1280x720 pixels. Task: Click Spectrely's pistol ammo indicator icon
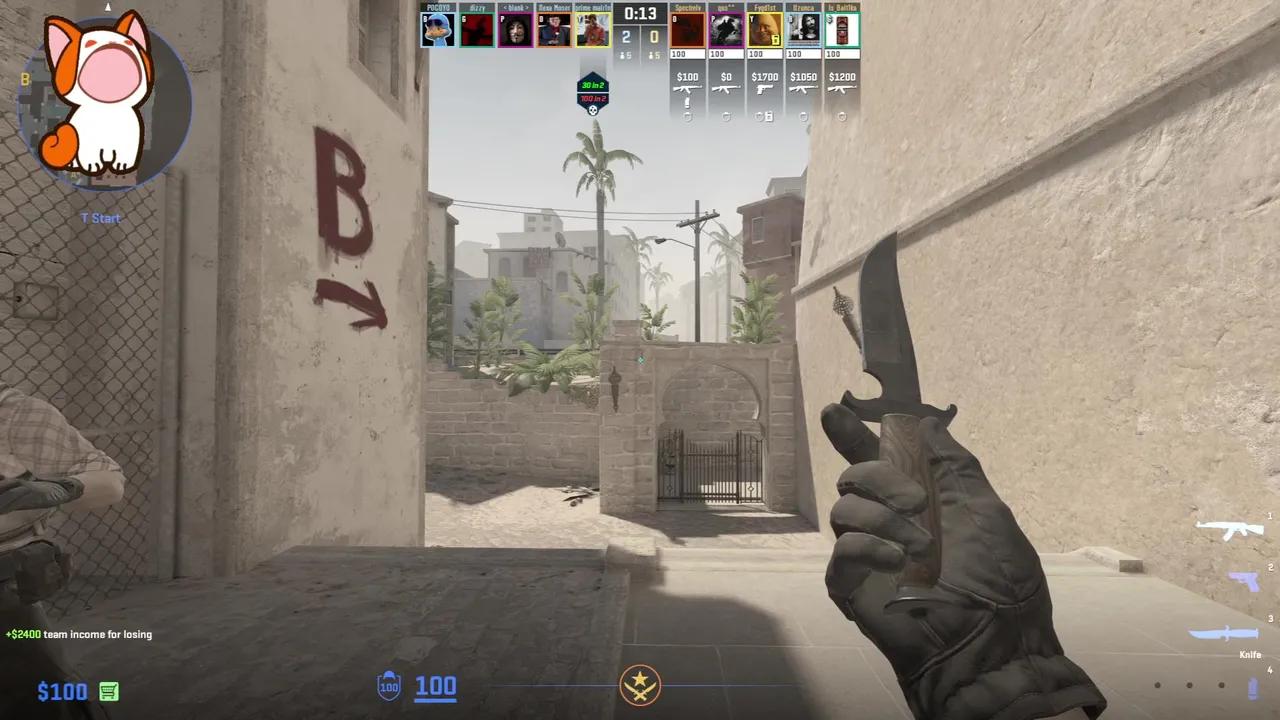(688, 102)
